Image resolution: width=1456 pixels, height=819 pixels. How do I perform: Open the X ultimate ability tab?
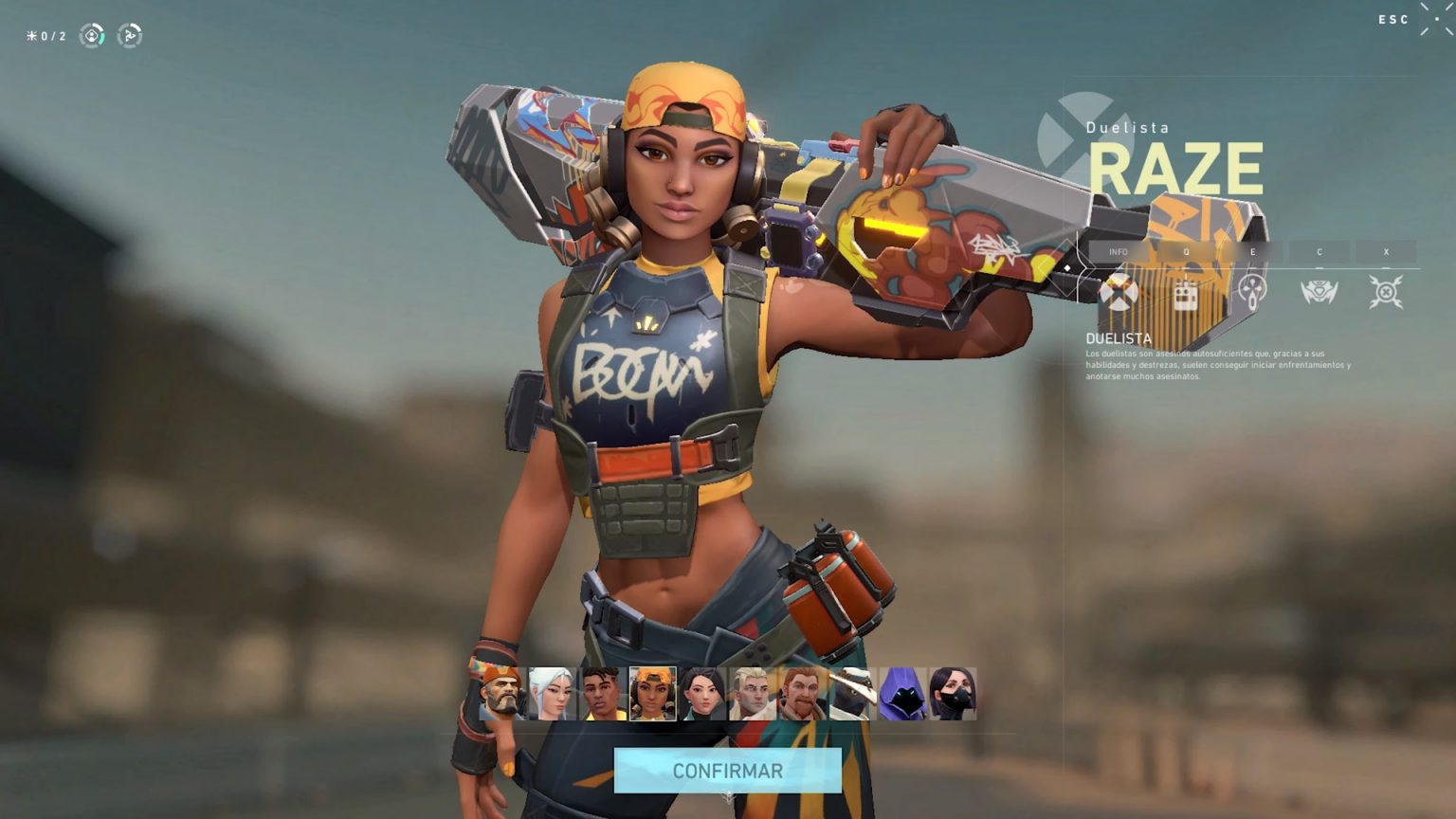[1386, 252]
